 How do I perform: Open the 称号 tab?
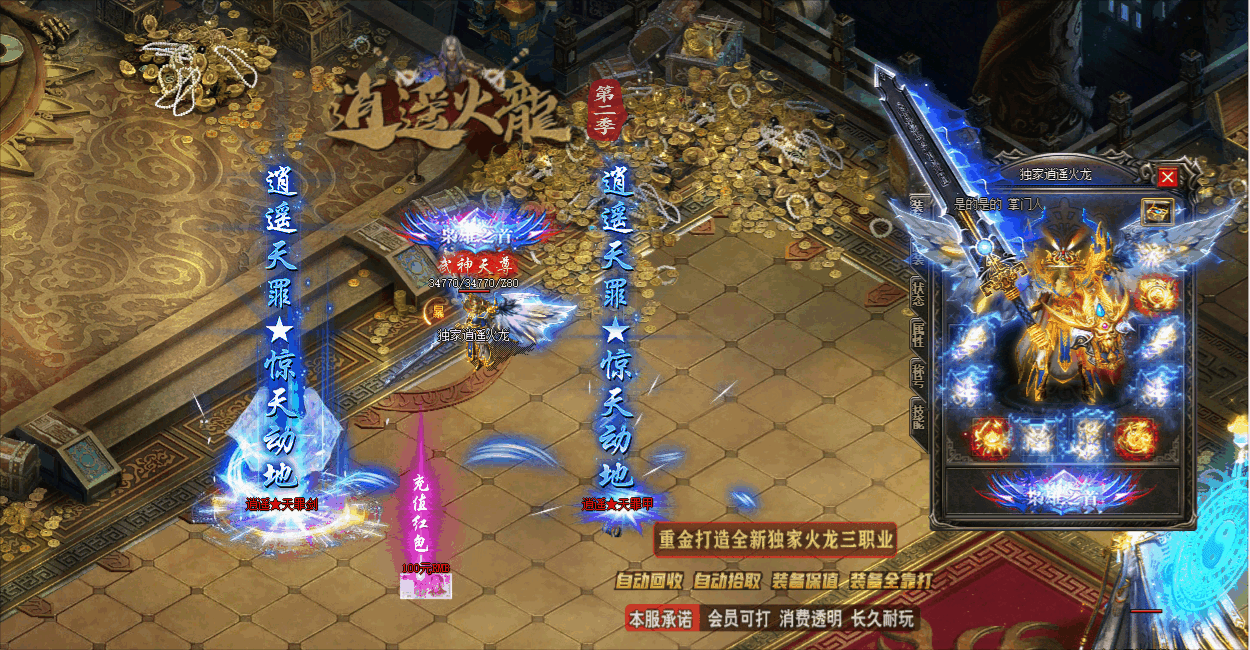pyautogui.click(x=917, y=374)
